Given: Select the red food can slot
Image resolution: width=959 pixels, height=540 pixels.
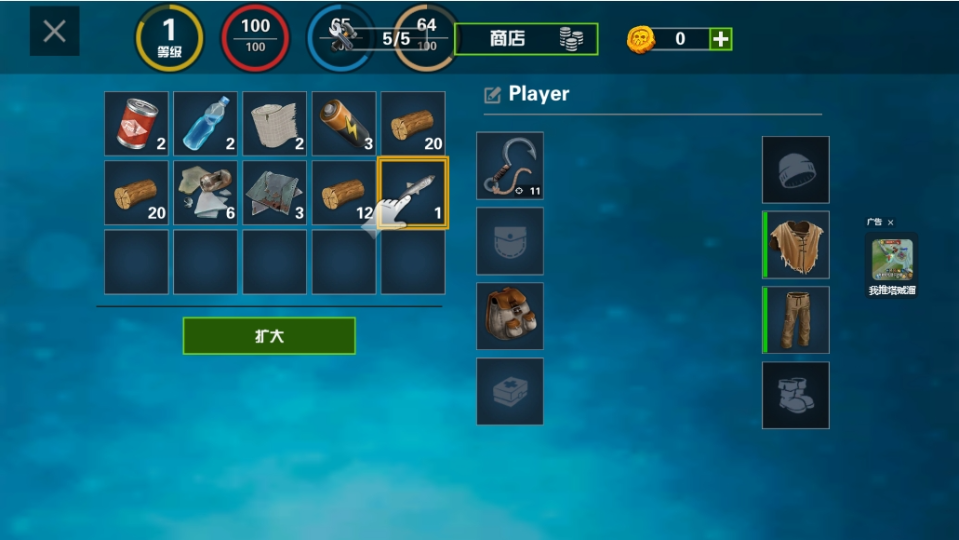Looking at the screenshot, I should pyautogui.click(x=137, y=124).
